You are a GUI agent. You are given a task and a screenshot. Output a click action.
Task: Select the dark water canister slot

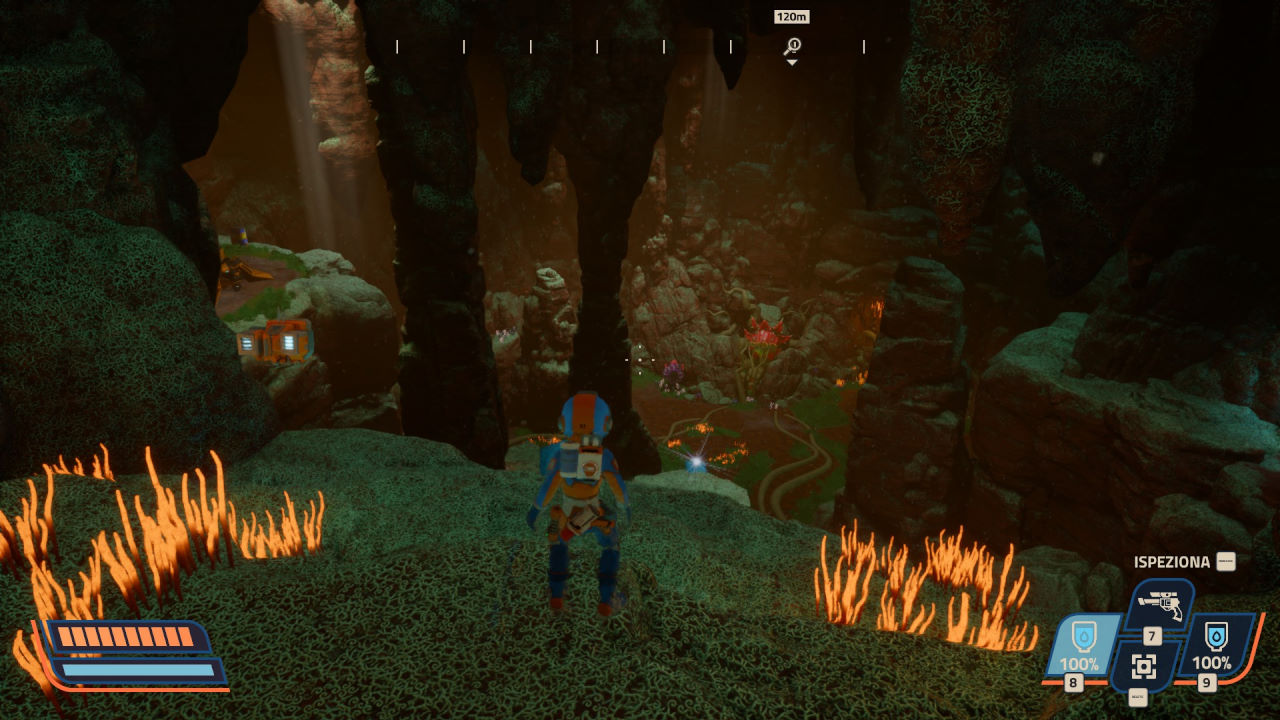pyautogui.click(x=1215, y=645)
